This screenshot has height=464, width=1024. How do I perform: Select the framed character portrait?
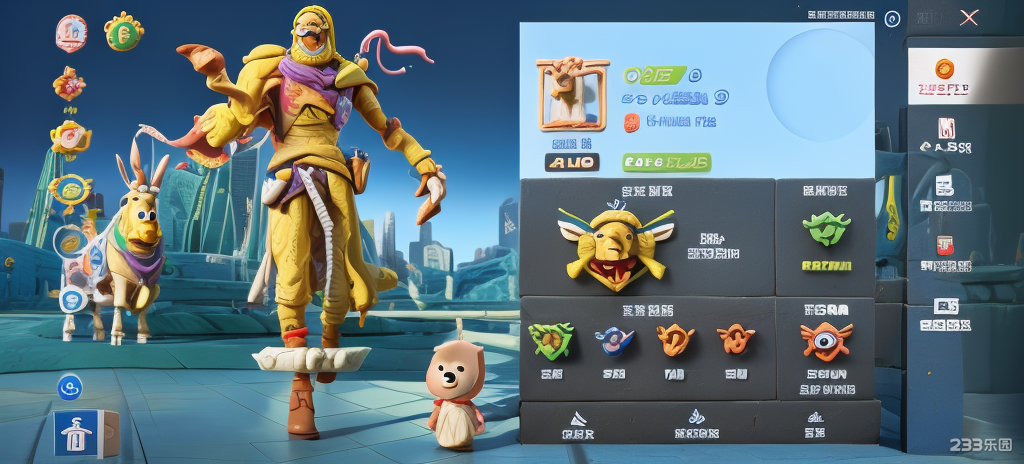[572, 93]
